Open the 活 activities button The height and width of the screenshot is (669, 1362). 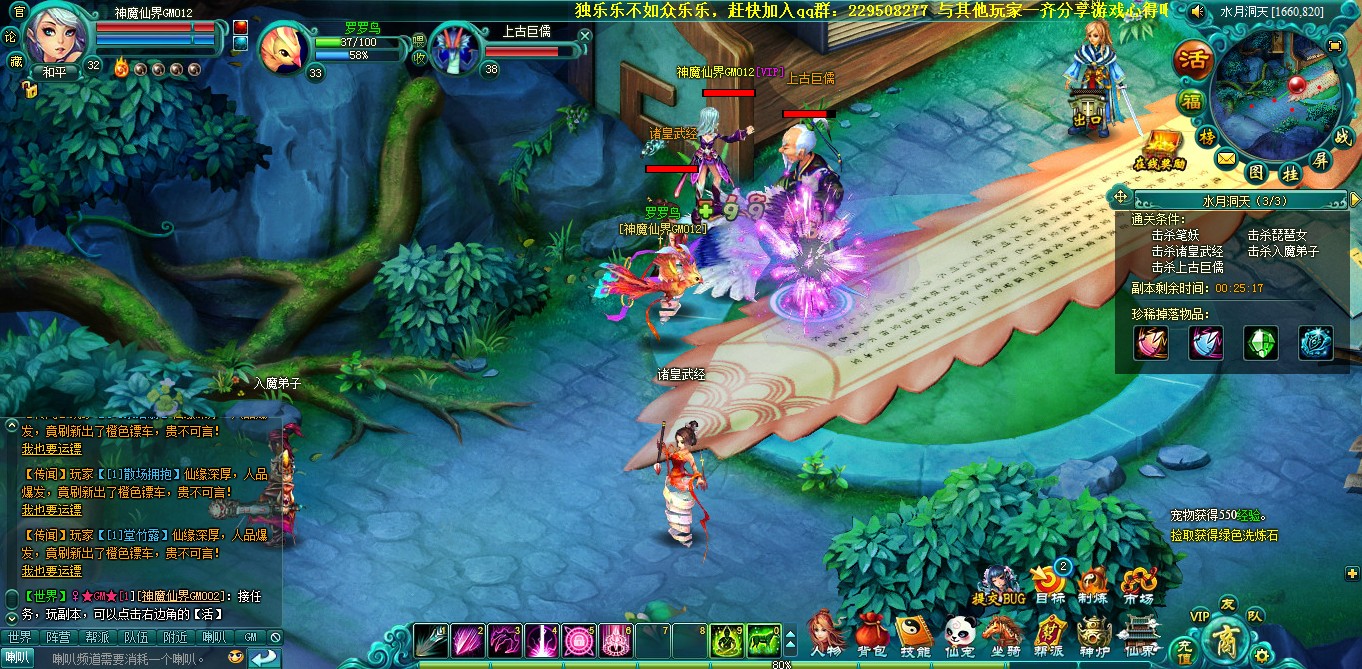[1192, 59]
